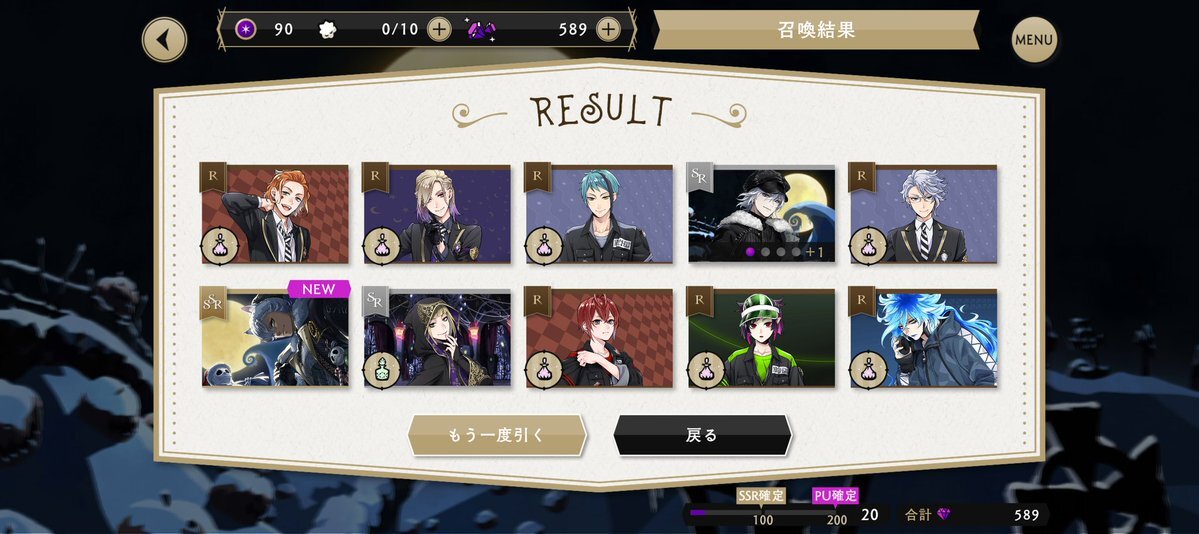Draw again with もう一度引く button

[x=497, y=435]
